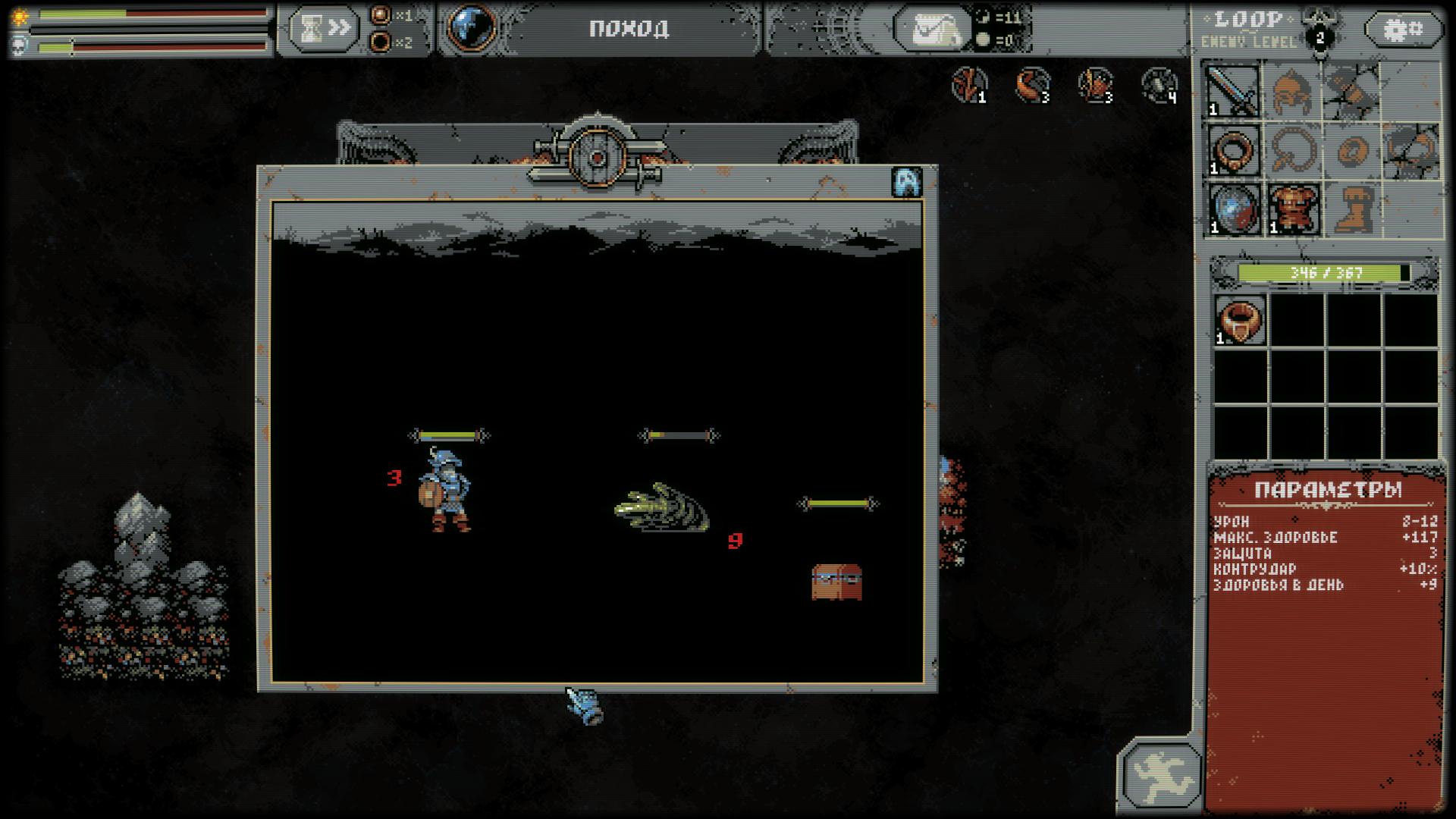Click the empty boots equipment slot
The height and width of the screenshot is (819, 1456).
point(1351,209)
